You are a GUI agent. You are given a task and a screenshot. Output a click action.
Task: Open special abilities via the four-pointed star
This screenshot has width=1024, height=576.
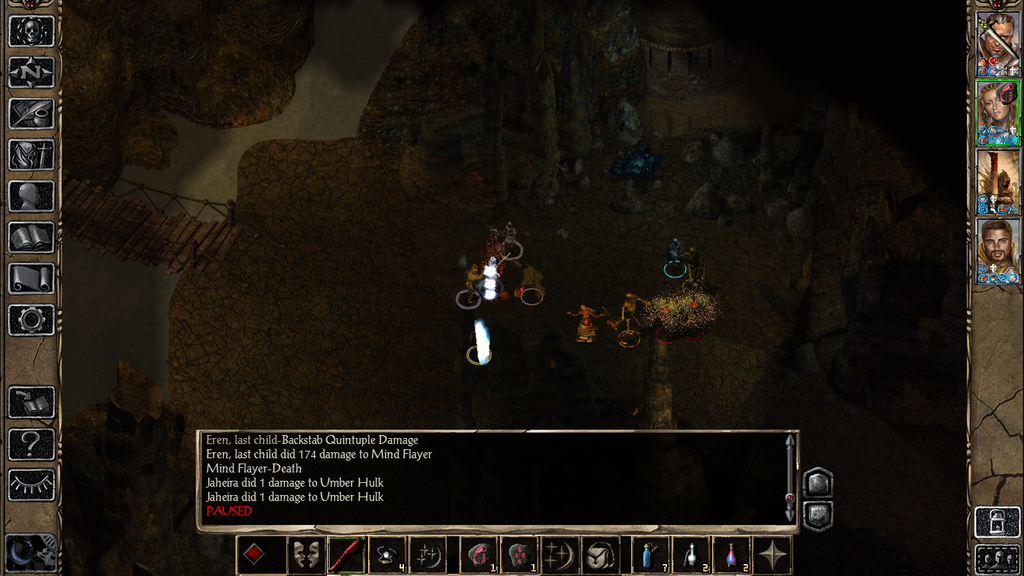click(773, 555)
